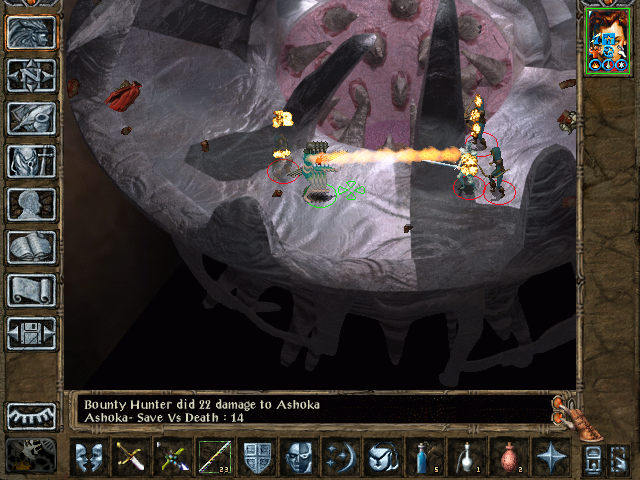The height and width of the screenshot is (480, 640).
Task: Open the character record head button
Action: pyautogui.click(x=31, y=204)
